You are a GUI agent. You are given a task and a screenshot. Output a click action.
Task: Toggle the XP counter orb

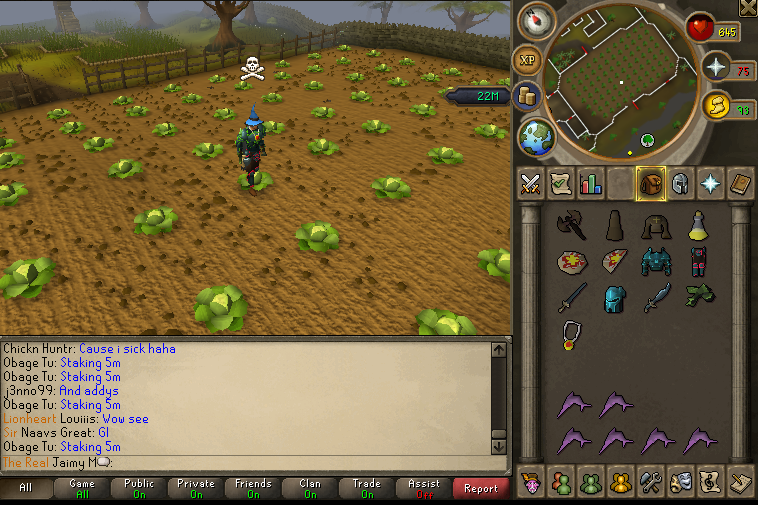(528, 60)
